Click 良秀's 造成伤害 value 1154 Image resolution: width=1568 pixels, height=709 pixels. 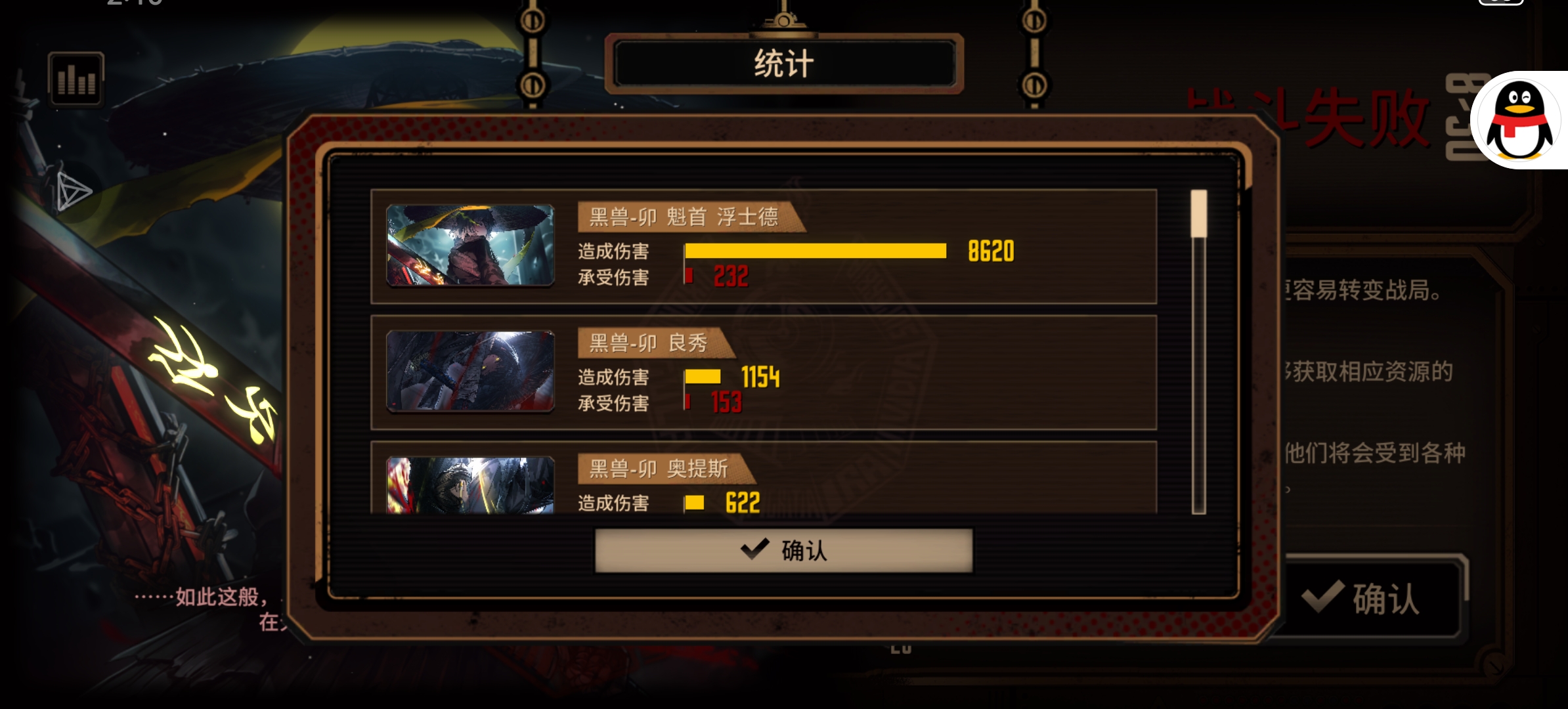pyautogui.click(x=760, y=377)
